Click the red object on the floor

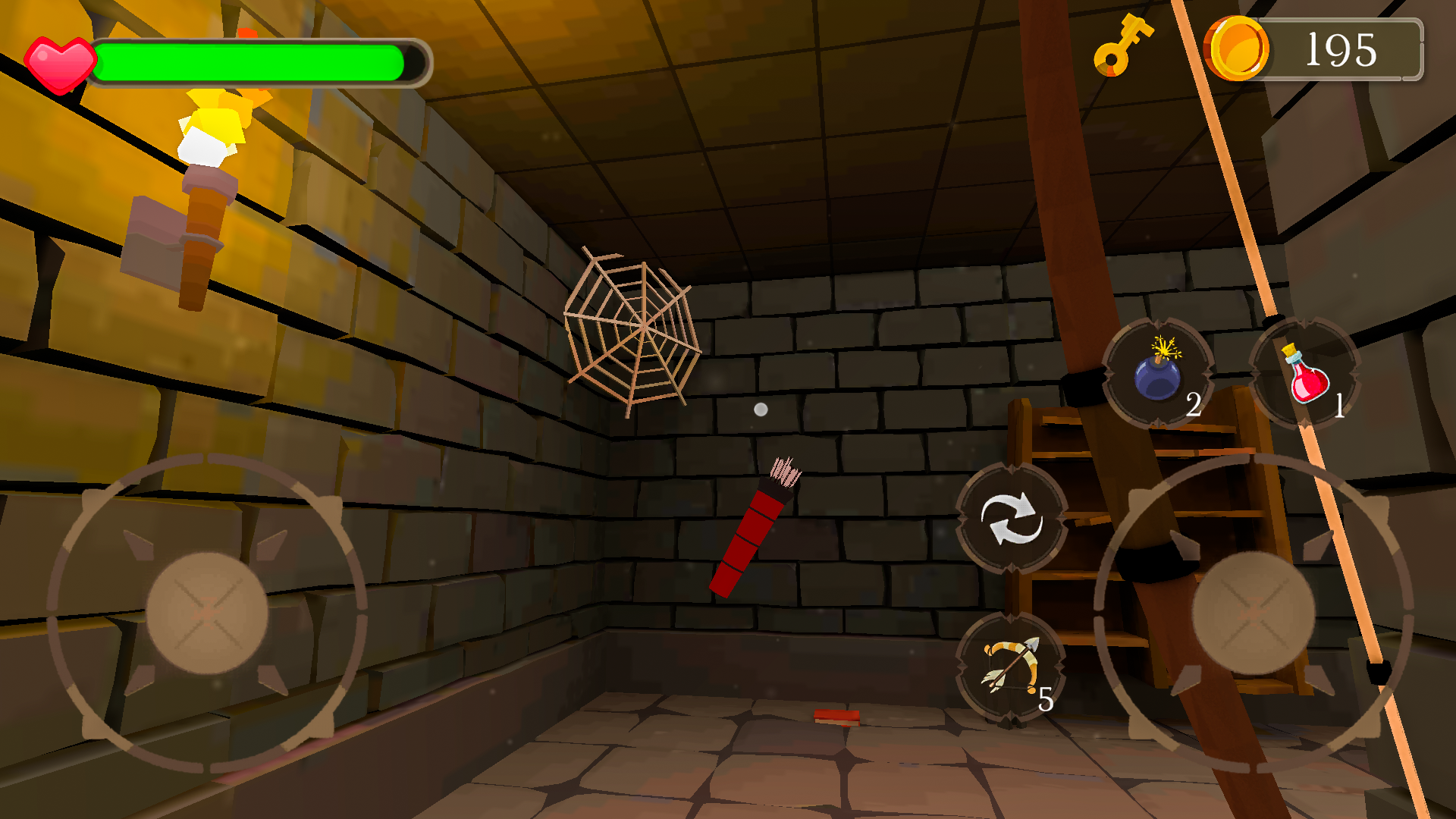(x=838, y=719)
